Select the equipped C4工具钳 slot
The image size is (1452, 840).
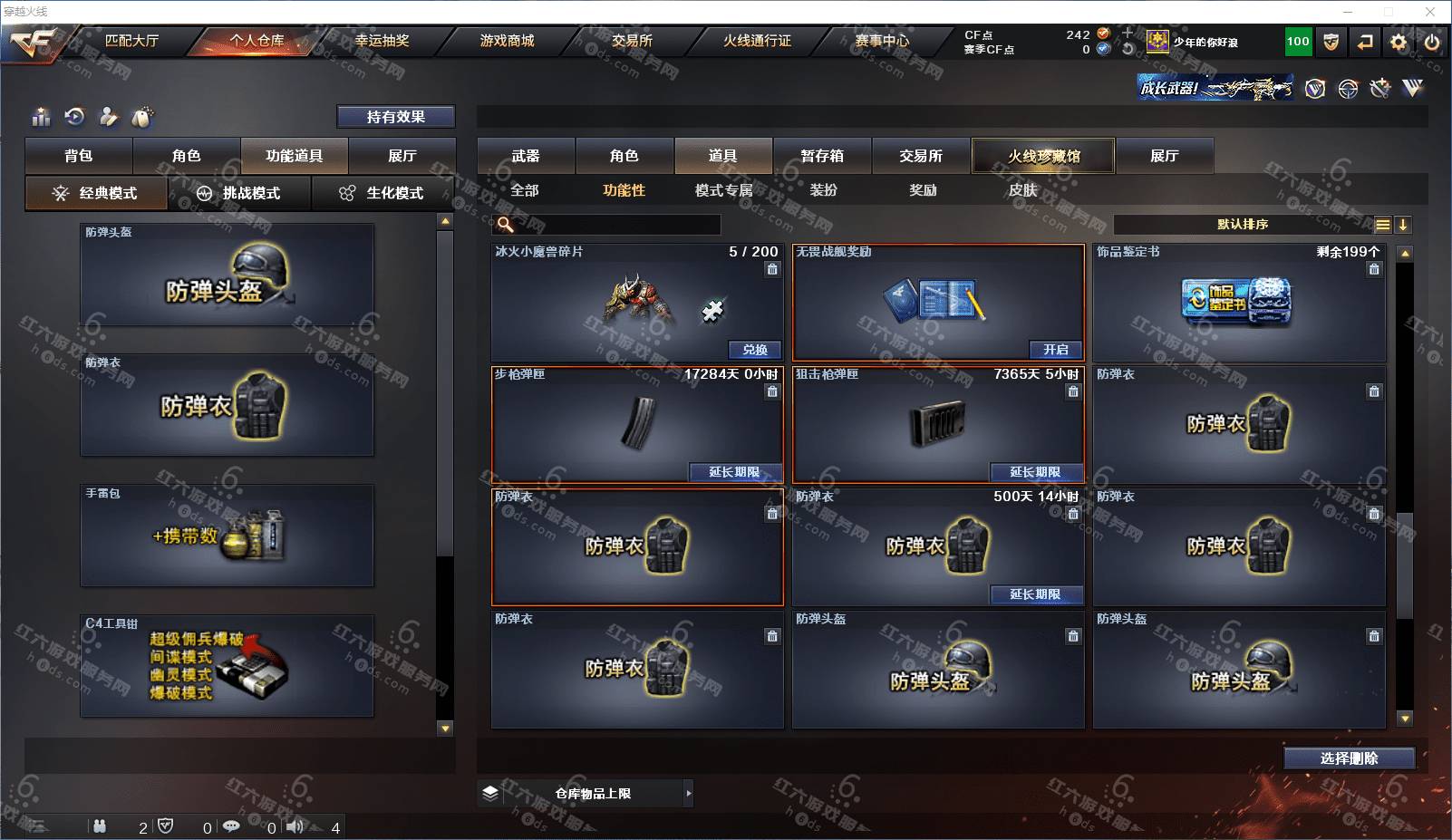(227, 666)
